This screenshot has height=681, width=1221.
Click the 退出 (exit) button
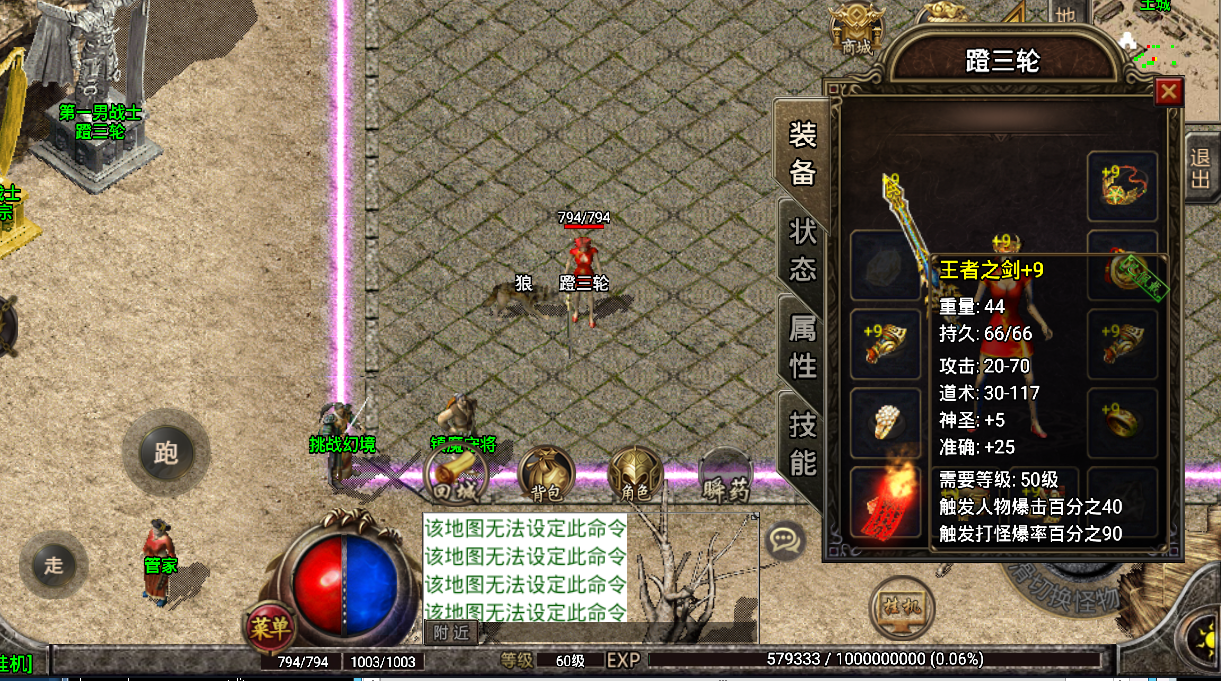(x=1199, y=170)
